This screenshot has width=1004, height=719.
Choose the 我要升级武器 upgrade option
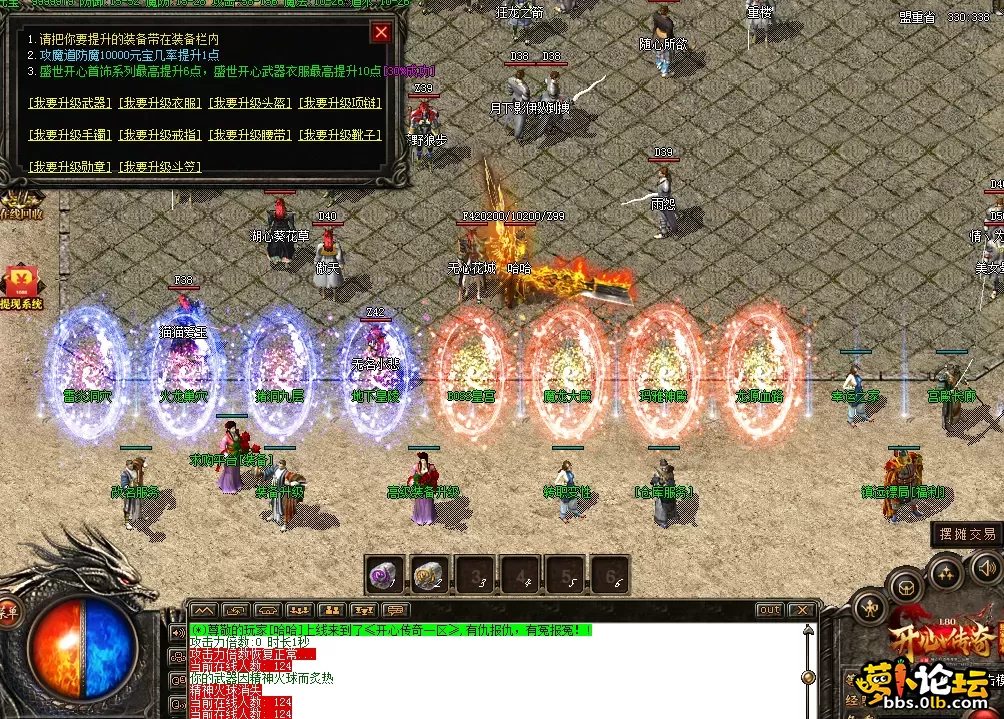[70, 102]
